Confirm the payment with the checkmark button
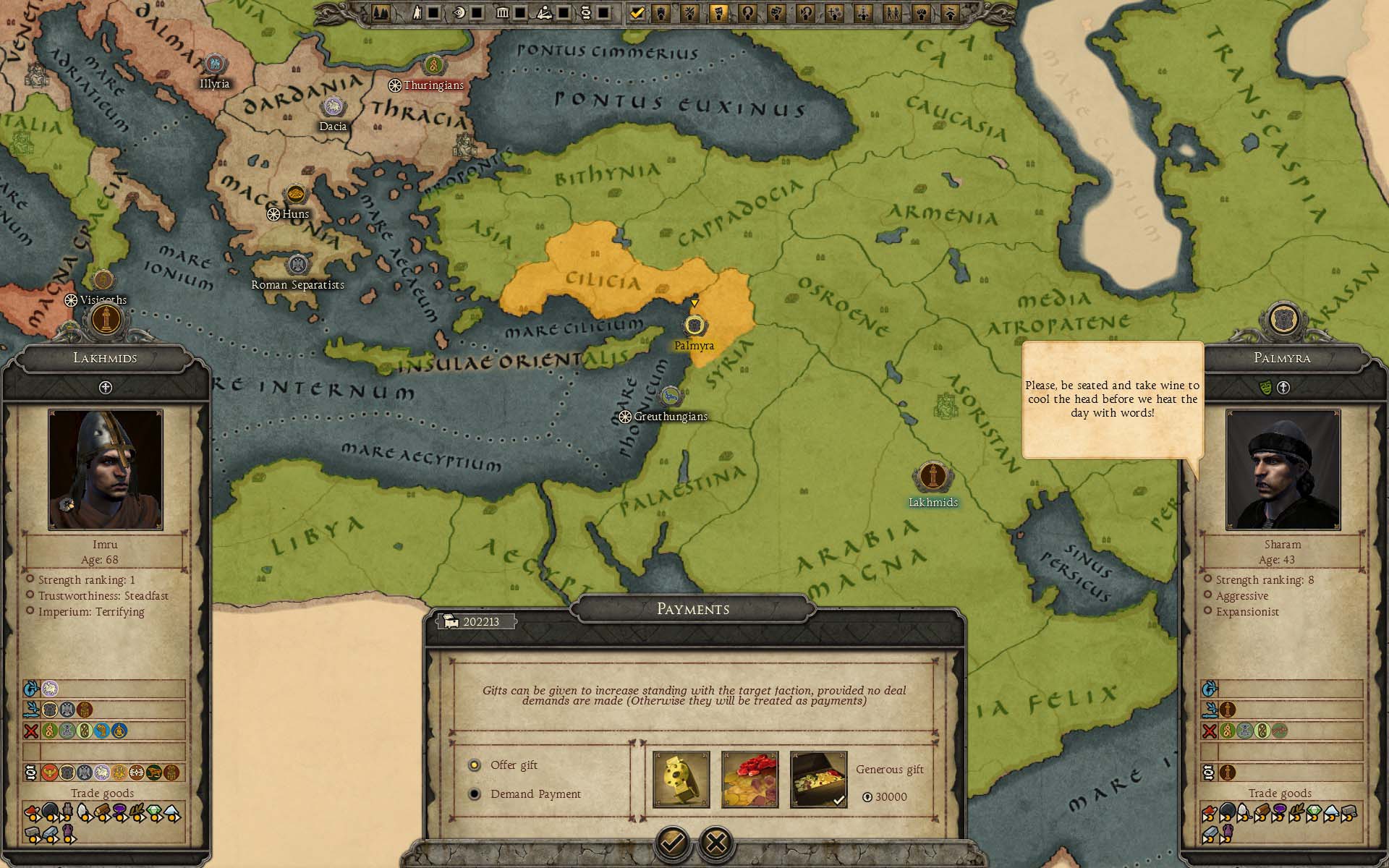Viewport: 1389px width, 868px height. point(672,842)
